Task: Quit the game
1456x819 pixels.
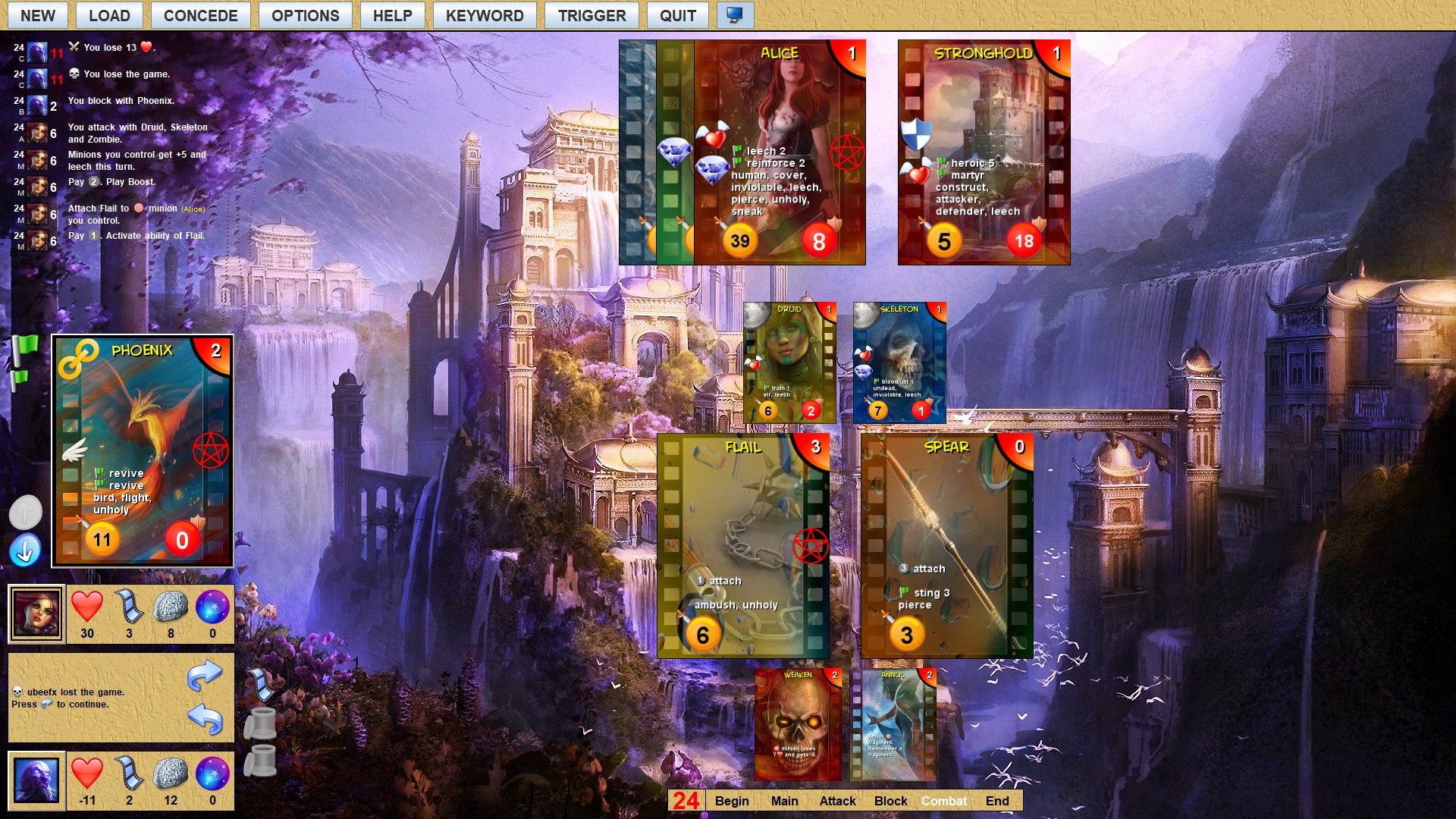Action: tap(677, 16)
